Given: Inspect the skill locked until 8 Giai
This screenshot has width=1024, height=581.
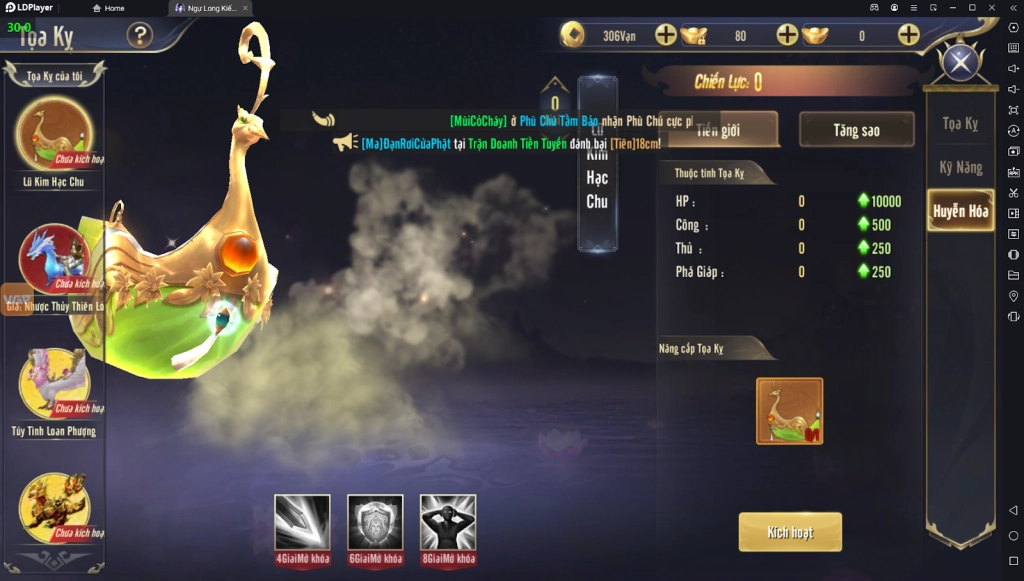Looking at the screenshot, I should coord(448,522).
